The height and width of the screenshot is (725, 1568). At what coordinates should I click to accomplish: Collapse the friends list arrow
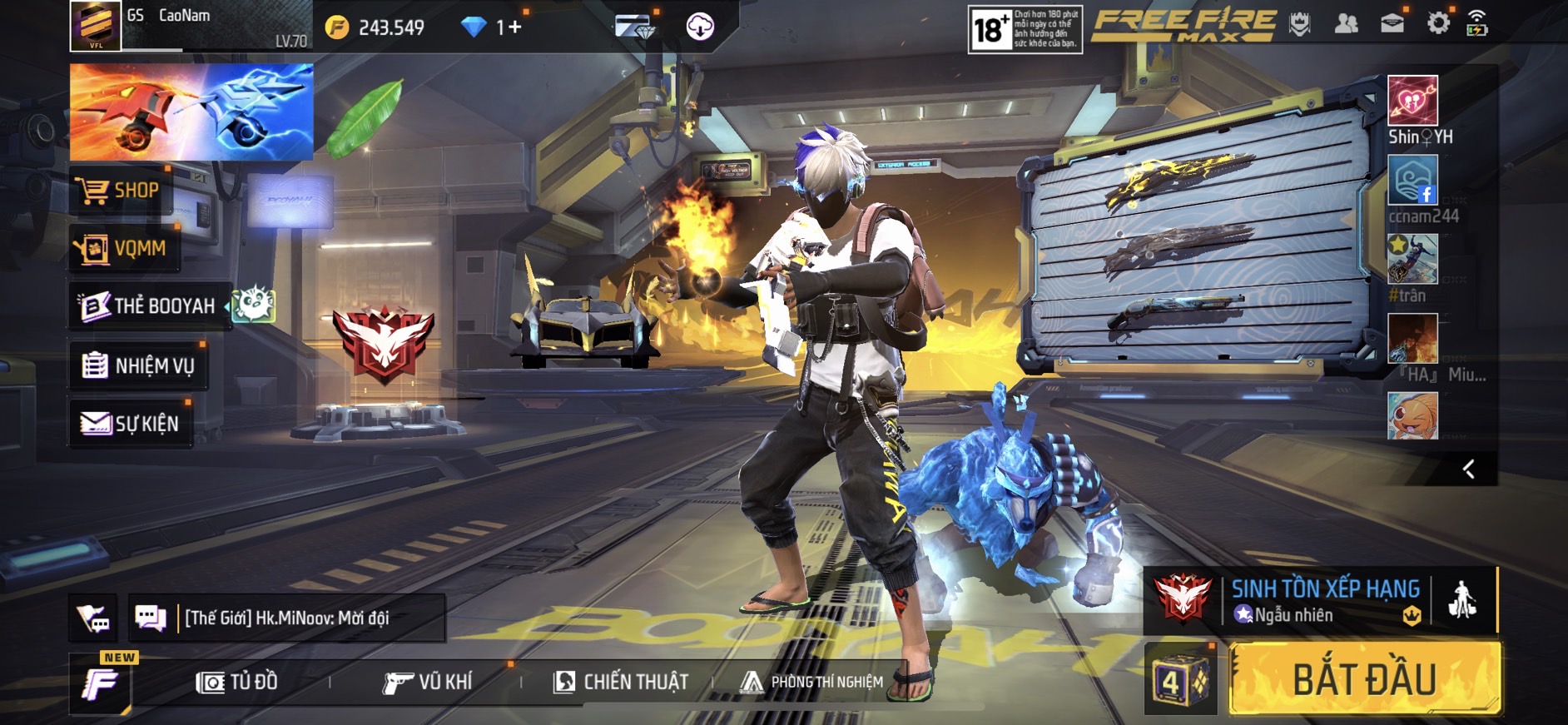[x=1469, y=469]
